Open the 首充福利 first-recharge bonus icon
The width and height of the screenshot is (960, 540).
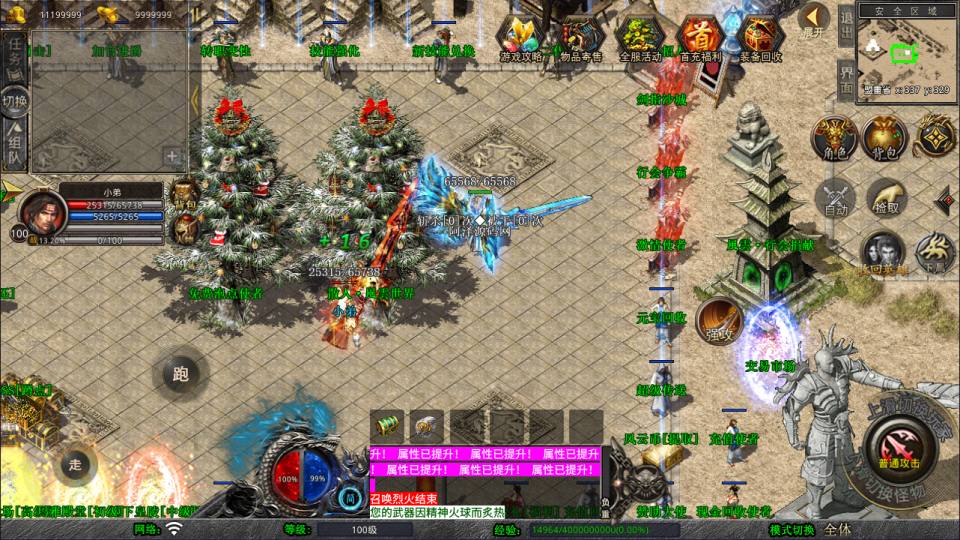[701, 40]
